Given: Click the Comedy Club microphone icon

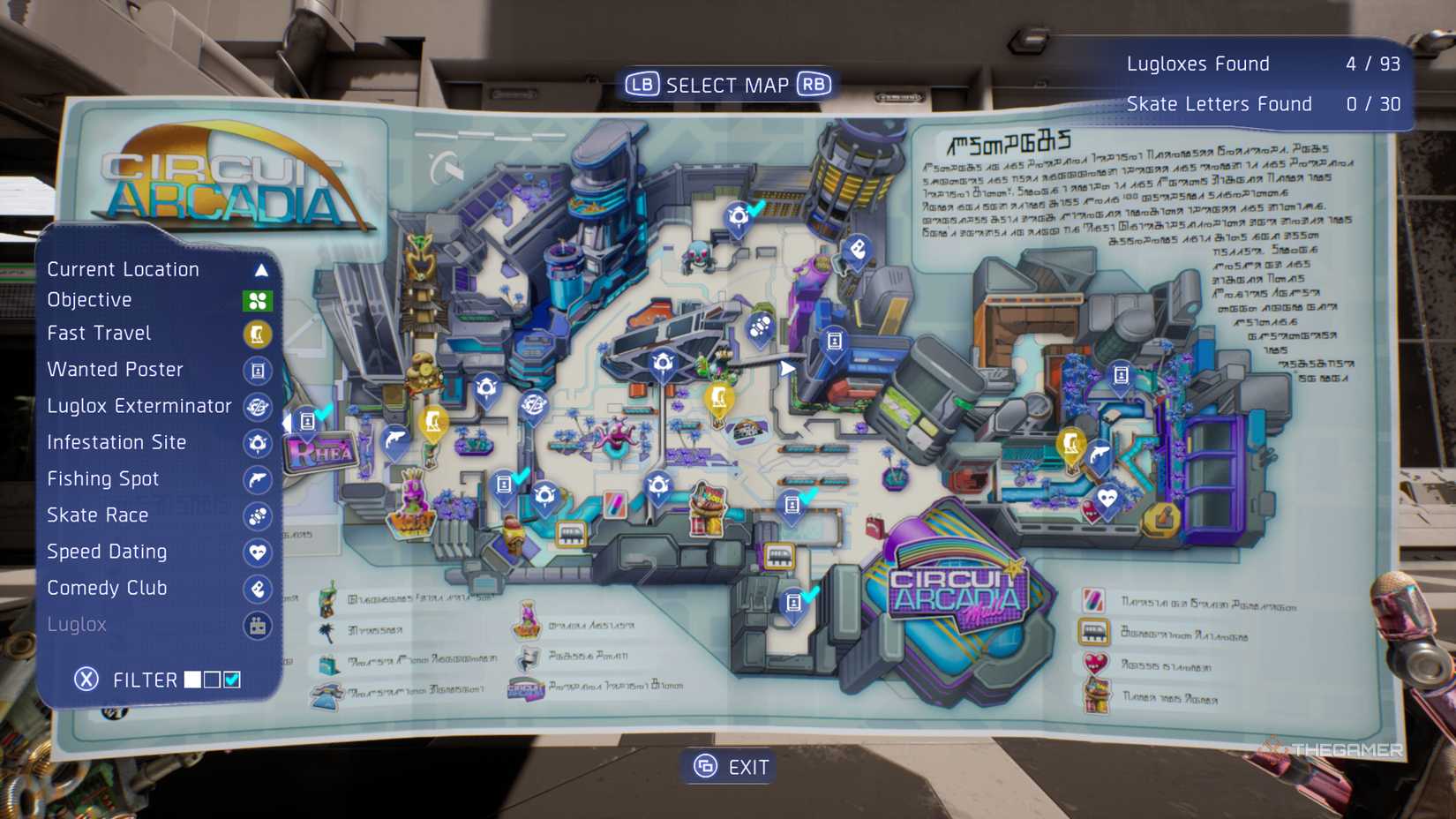Looking at the screenshot, I should pos(257,589).
